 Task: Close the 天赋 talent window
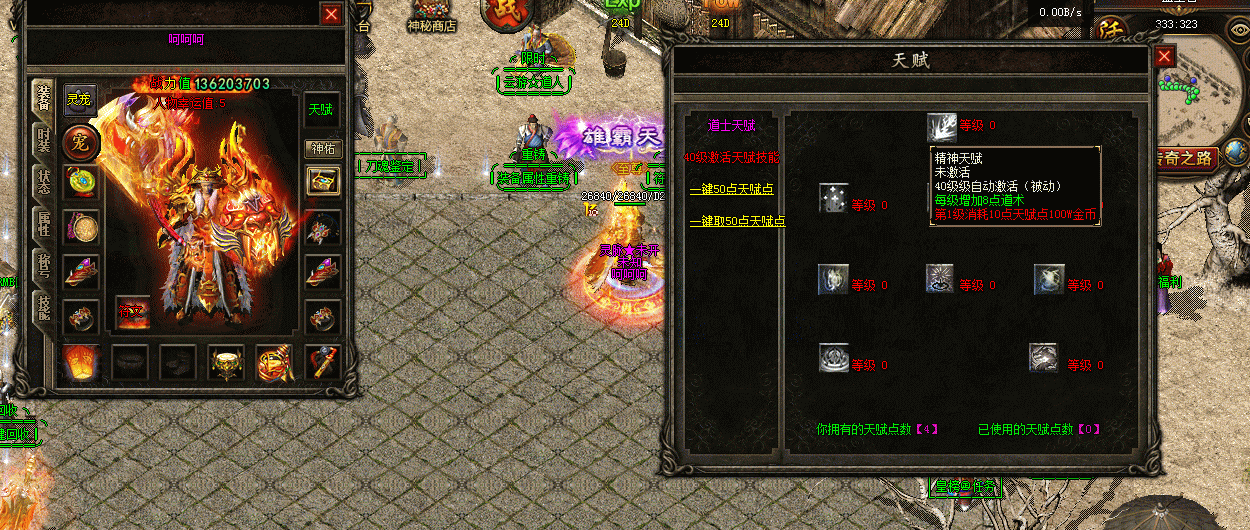coord(1163,57)
